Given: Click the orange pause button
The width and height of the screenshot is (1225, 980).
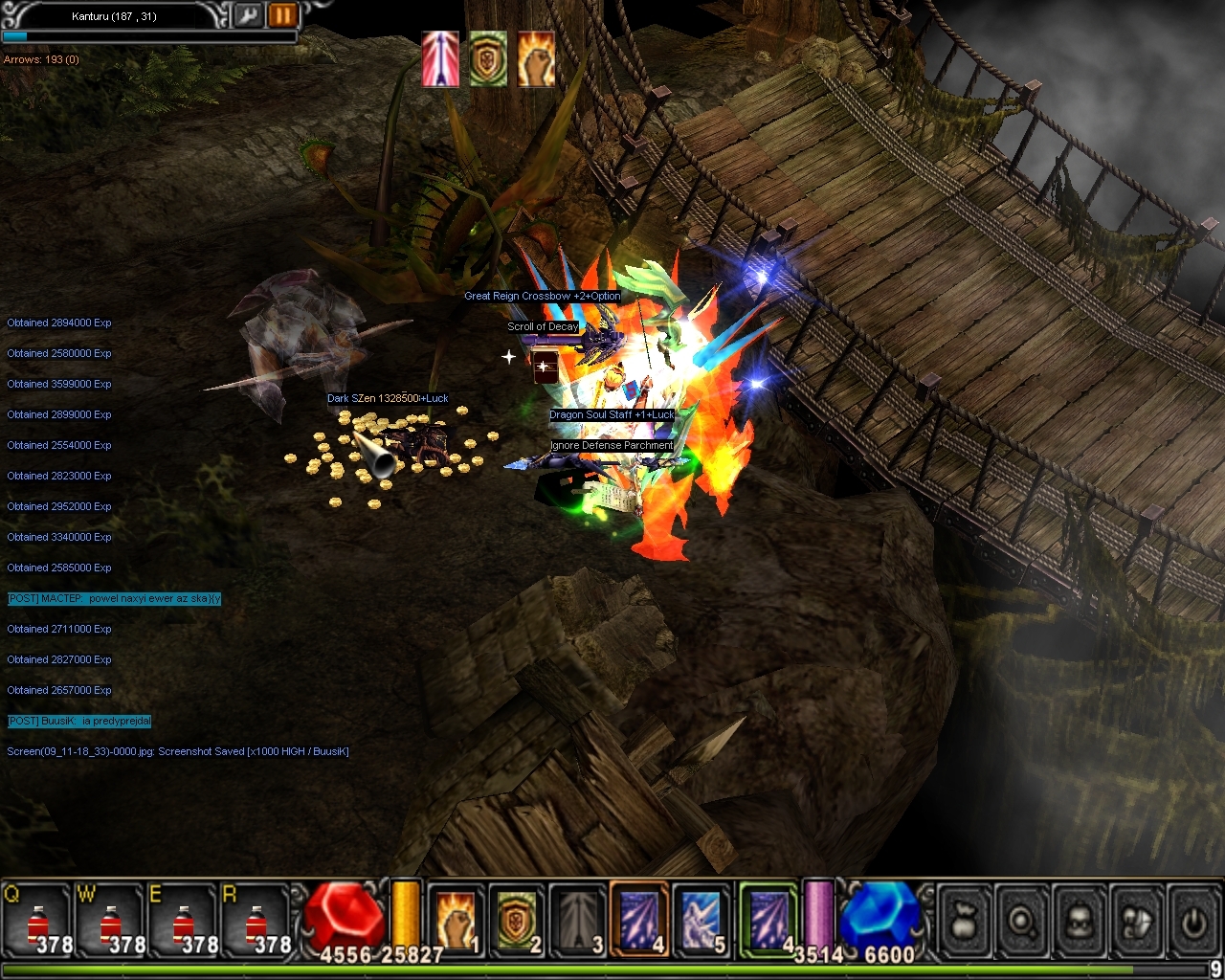Looking at the screenshot, I should coord(281,15).
